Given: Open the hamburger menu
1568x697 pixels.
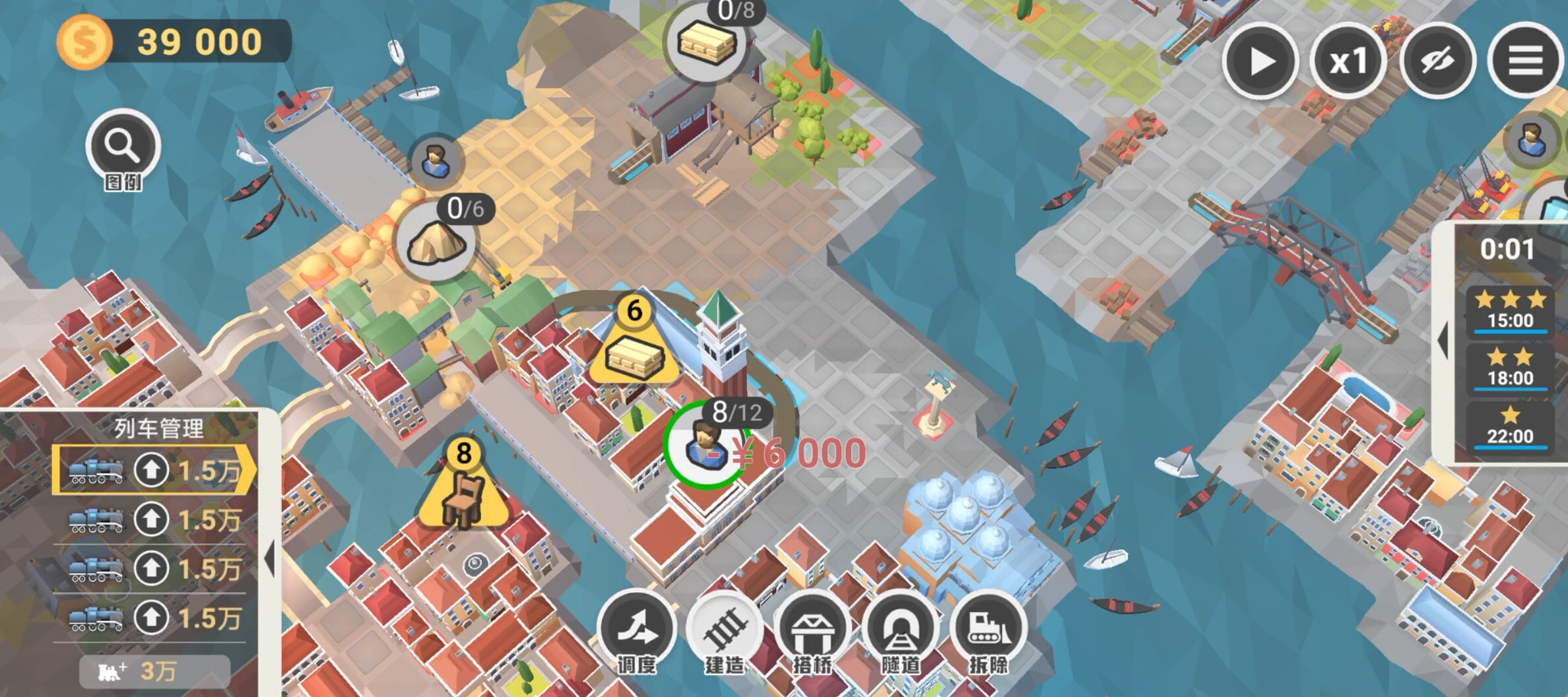Looking at the screenshot, I should (x=1525, y=61).
